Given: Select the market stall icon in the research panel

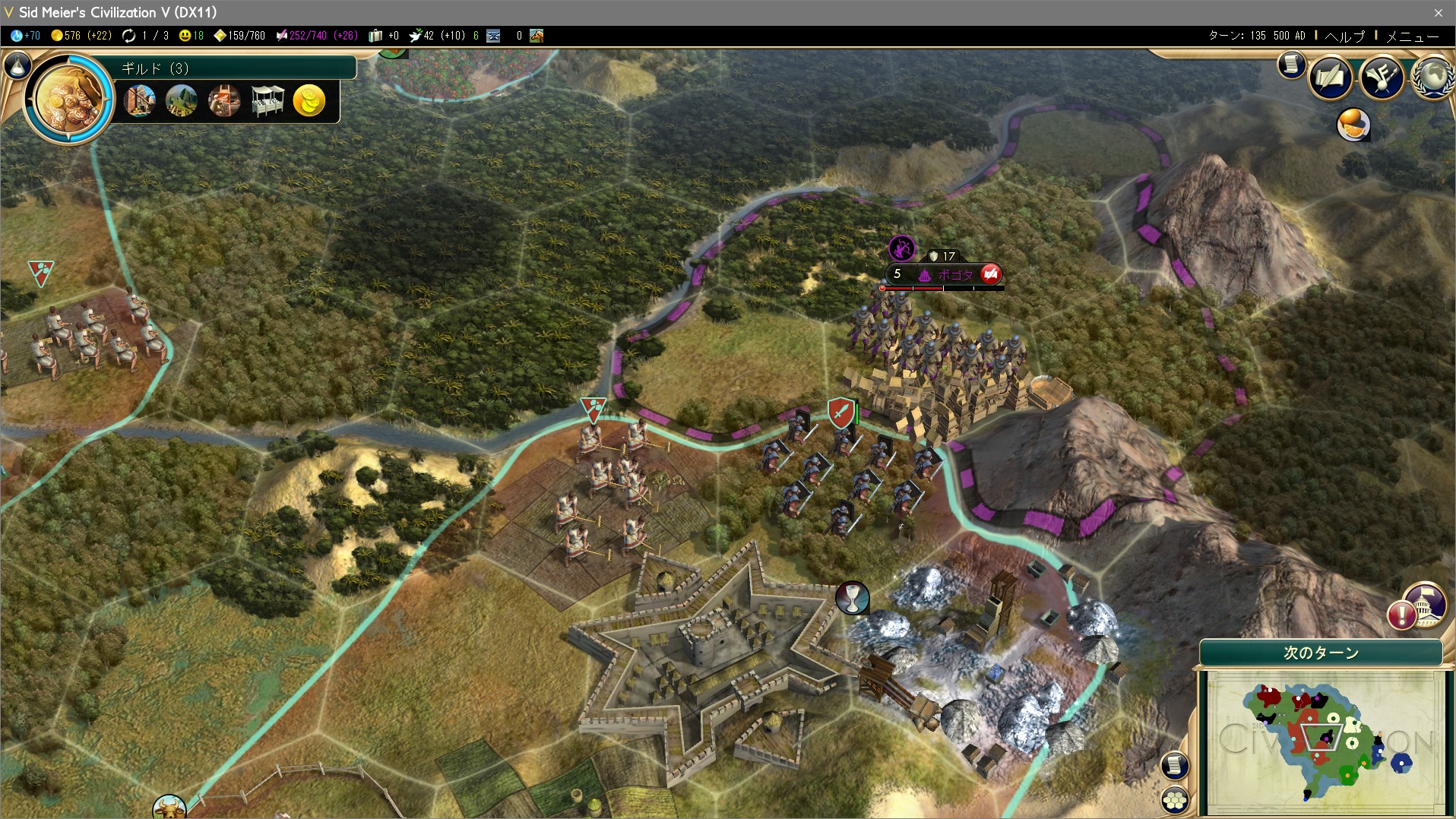Looking at the screenshot, I should pos(267,100).
